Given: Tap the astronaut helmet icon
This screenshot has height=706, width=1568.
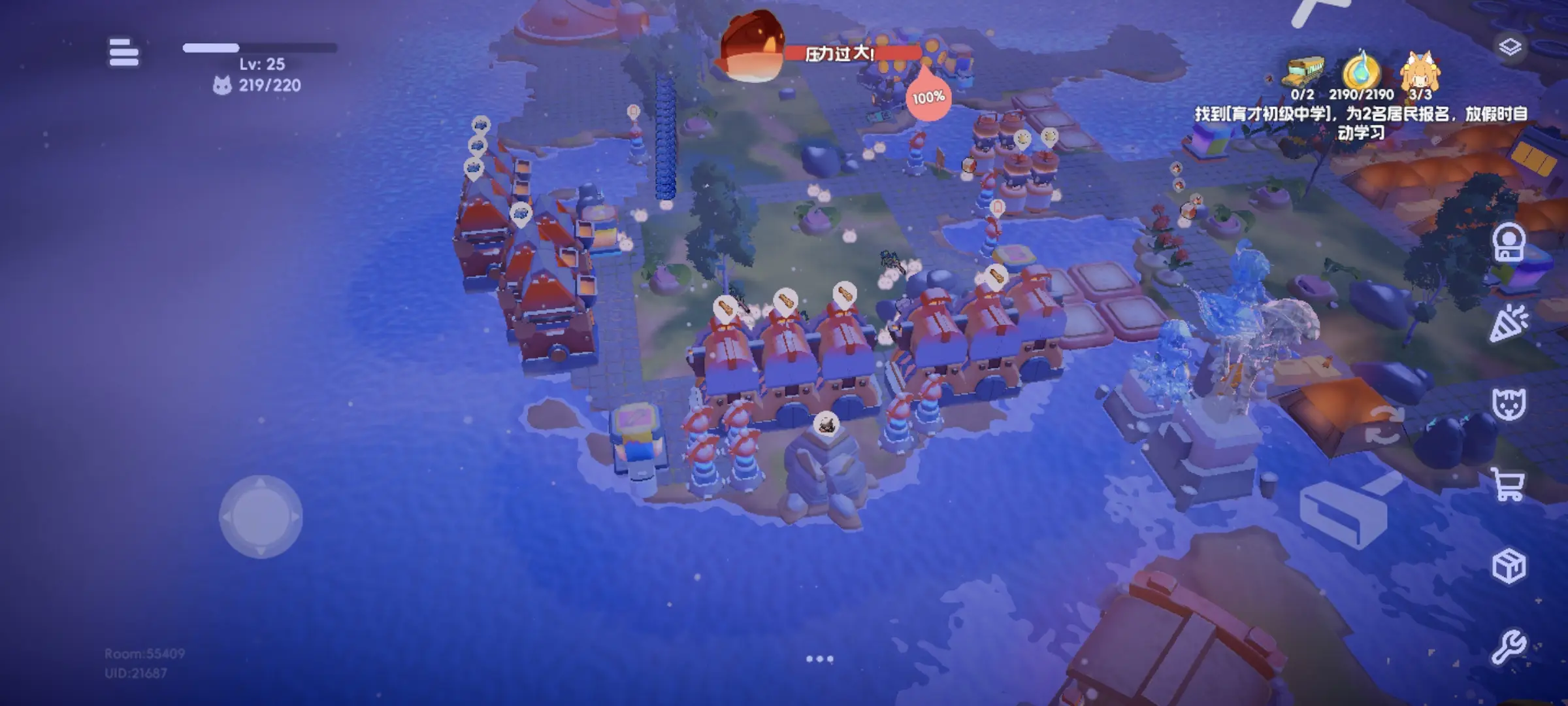Looking at the screenshot, I should pos(1509,243).
